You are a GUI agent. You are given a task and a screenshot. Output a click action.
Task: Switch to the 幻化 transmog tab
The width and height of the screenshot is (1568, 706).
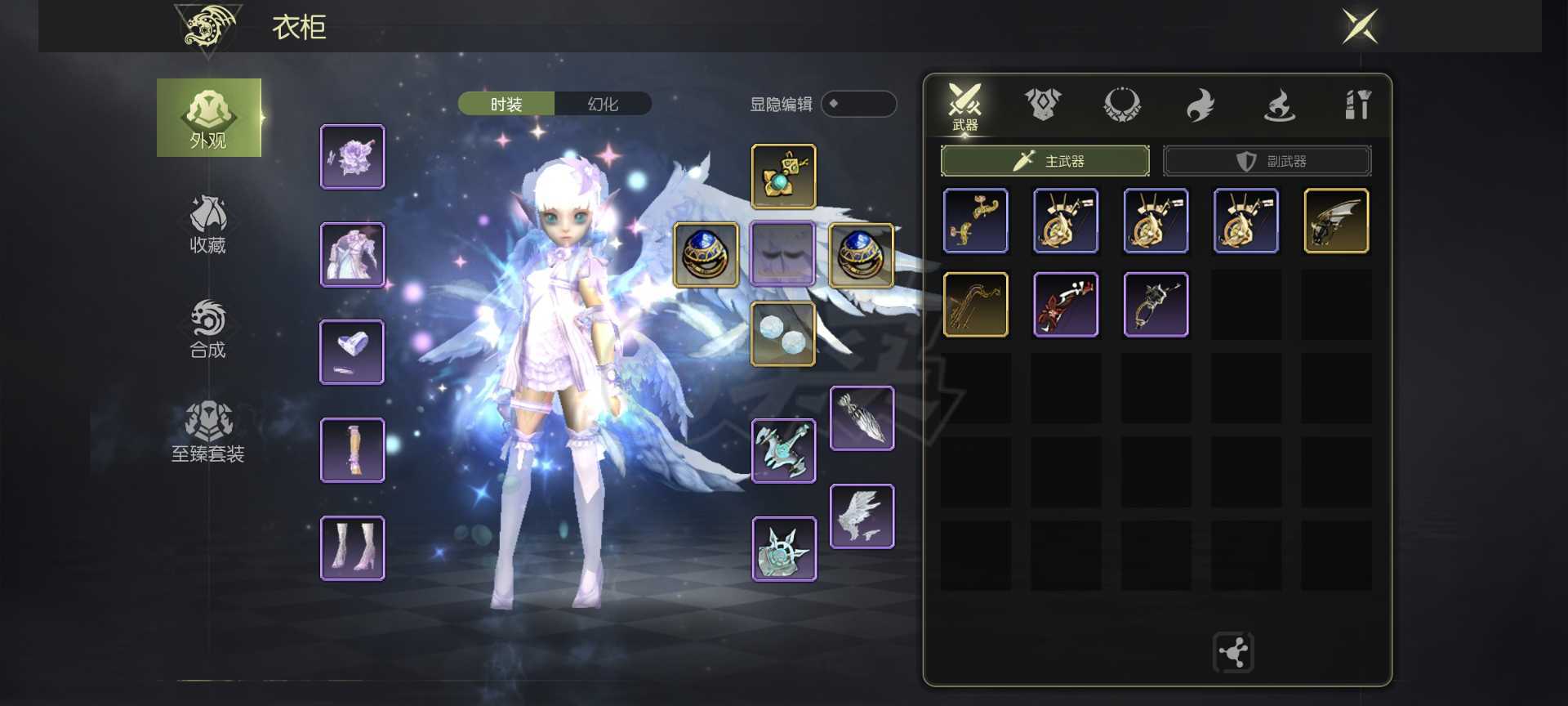[603, 104]
